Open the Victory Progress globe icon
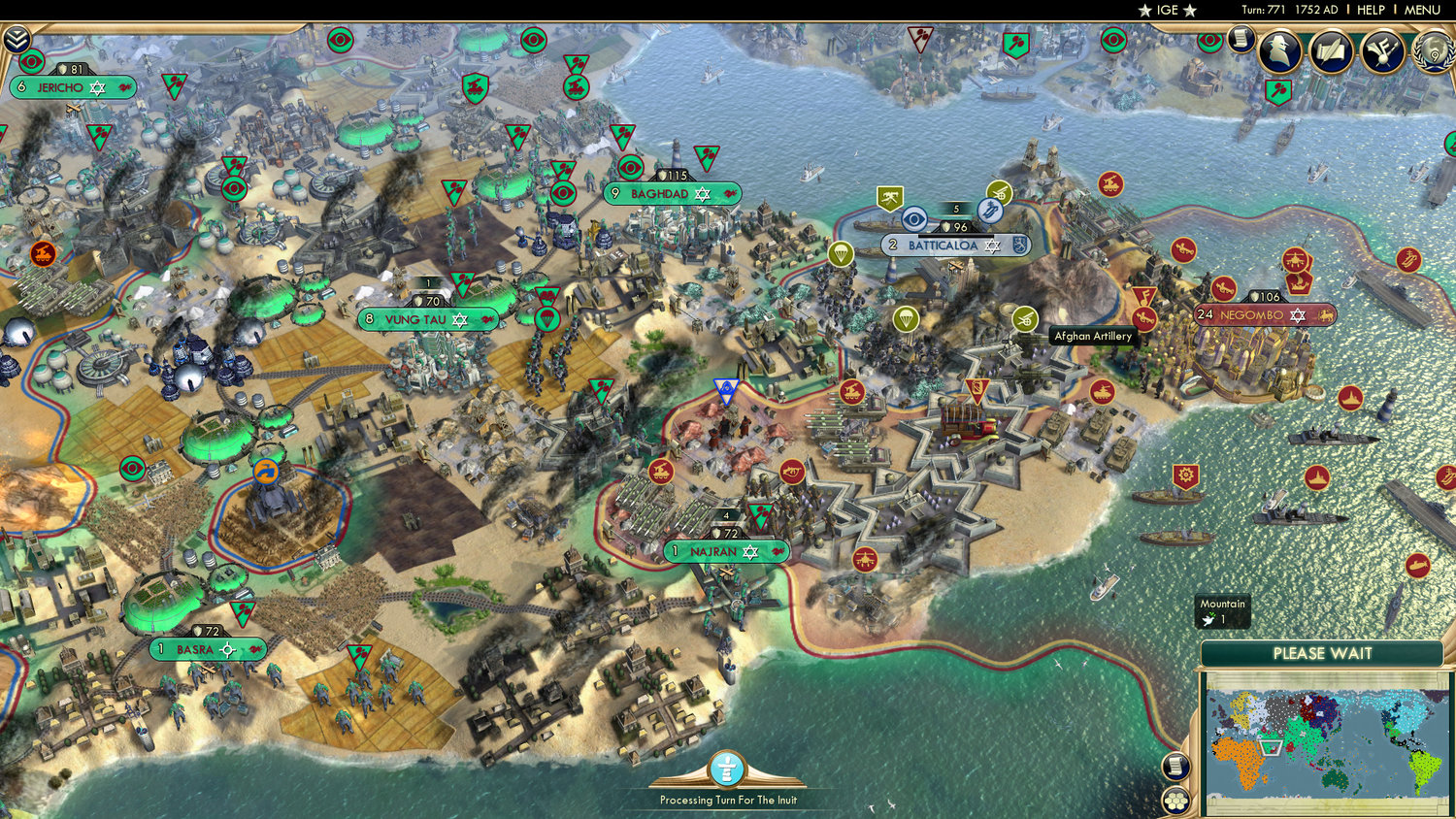 (1434, 53)
